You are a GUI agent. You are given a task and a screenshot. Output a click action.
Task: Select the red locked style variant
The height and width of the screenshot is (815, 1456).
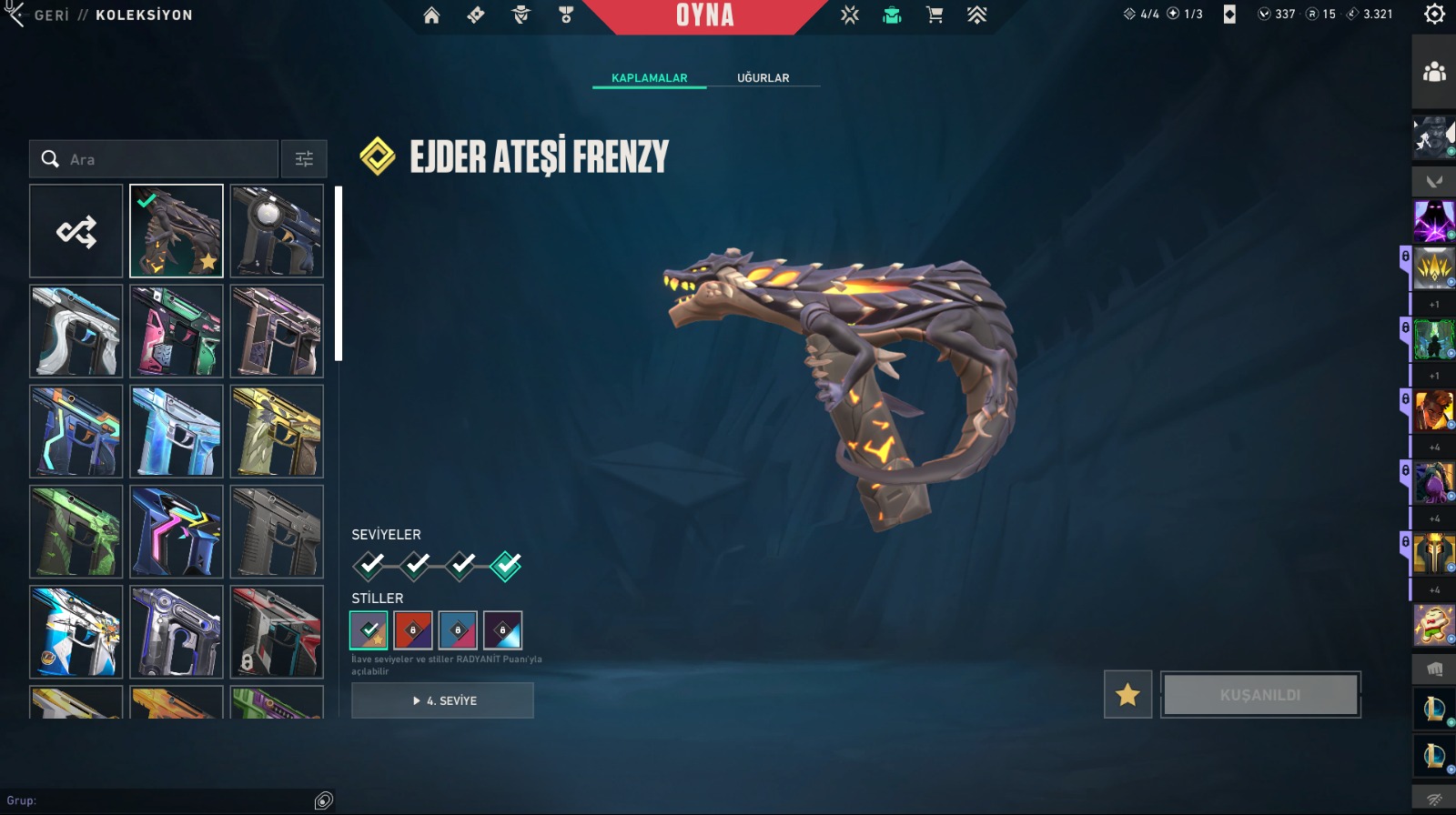click(413, 629)
